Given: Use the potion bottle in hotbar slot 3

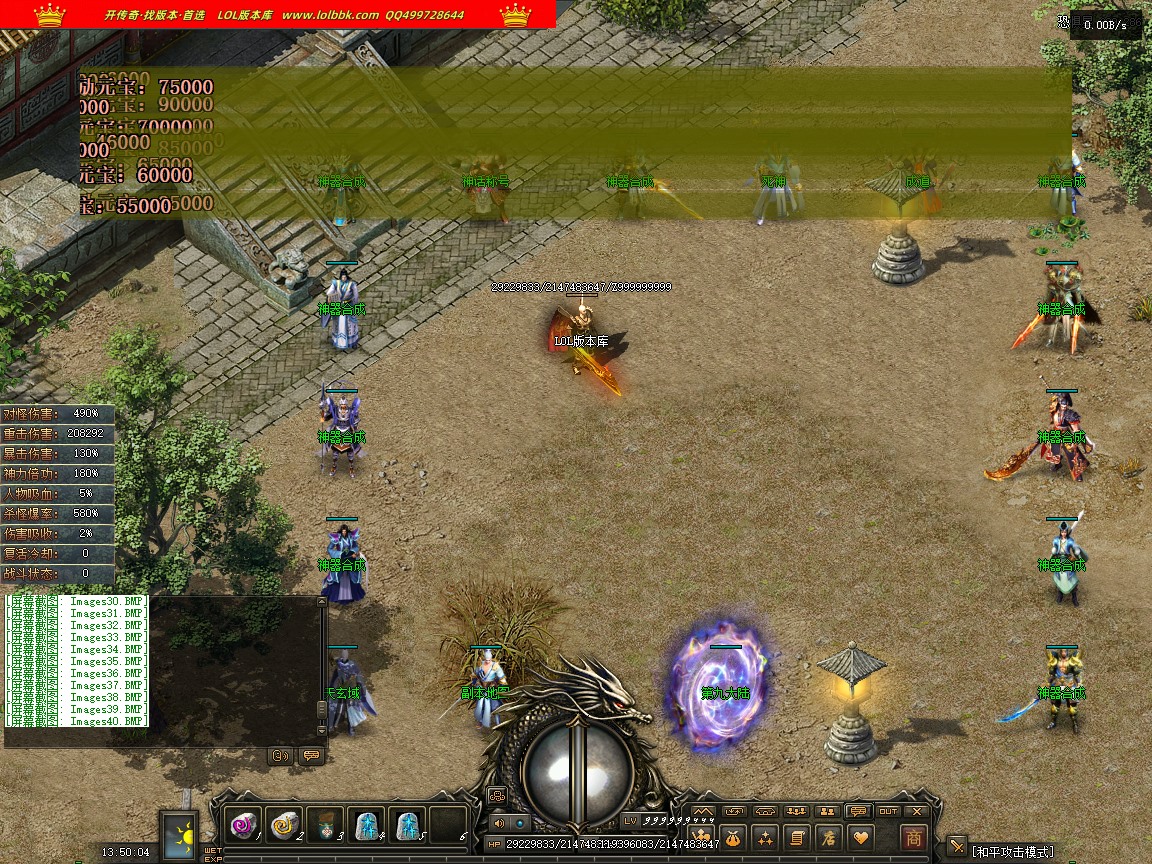Looking at the screenshot, I should [325, 825].
